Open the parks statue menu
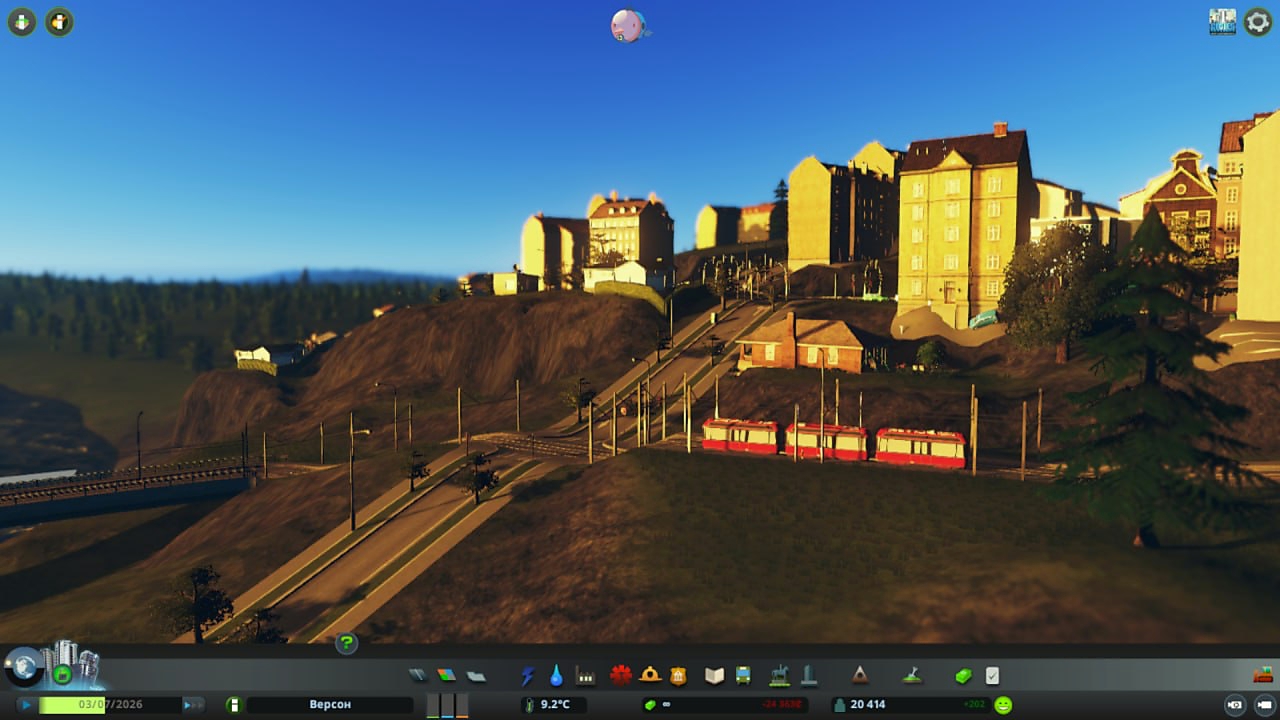The height and width of the screenshot is (720, 1280). click(x=779, y=676)
